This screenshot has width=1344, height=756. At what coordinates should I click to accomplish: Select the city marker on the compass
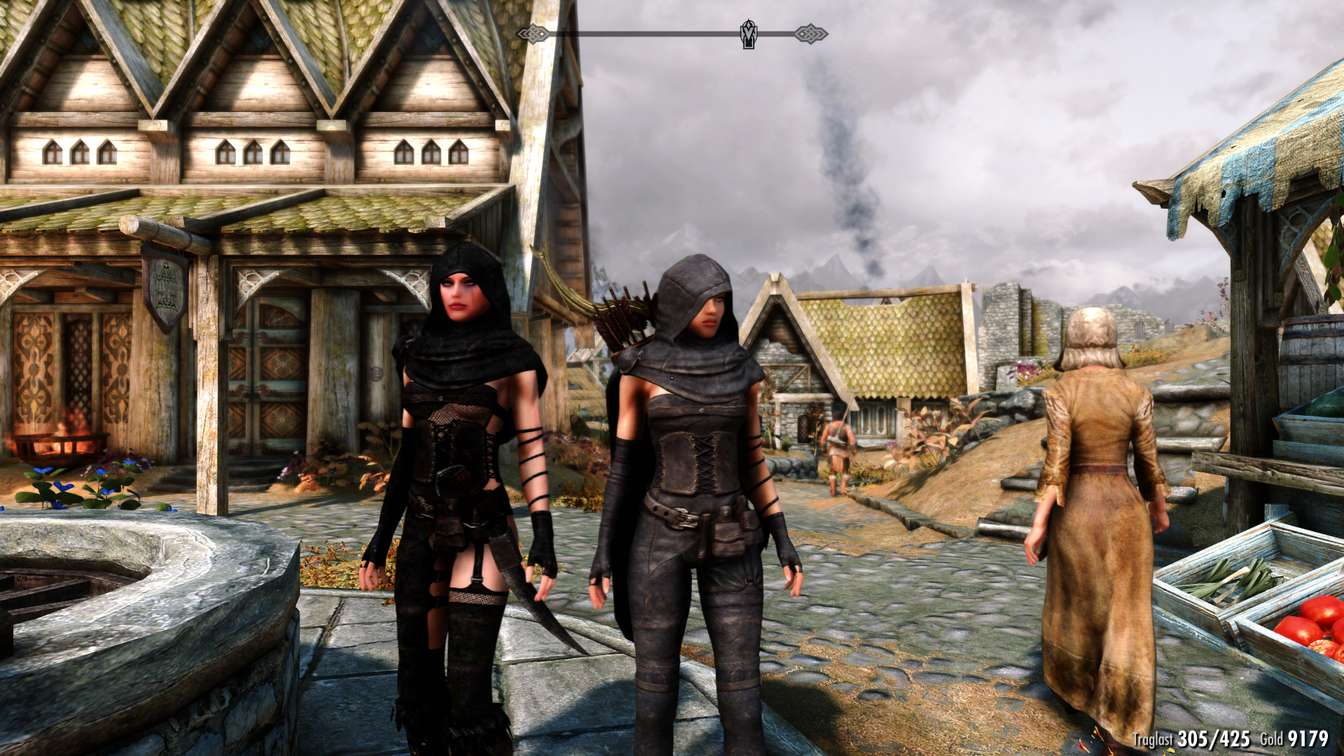pyautogui.click(x=748, y=33)
